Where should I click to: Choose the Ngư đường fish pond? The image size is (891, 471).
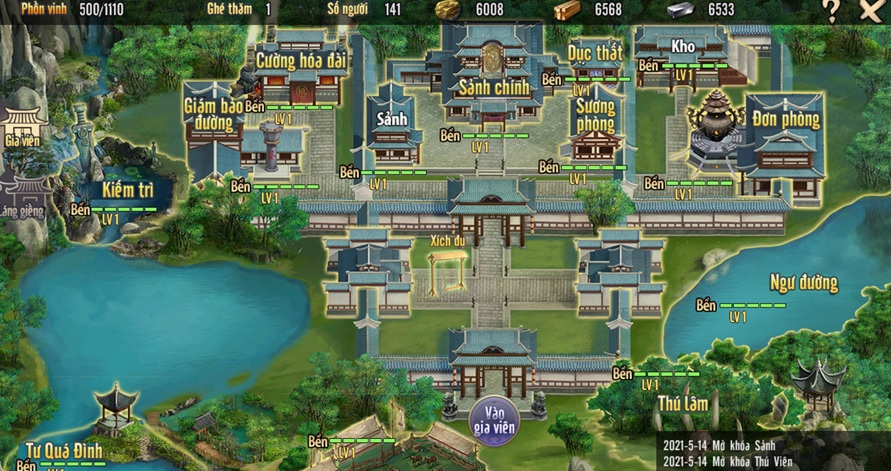click(803, 283)
